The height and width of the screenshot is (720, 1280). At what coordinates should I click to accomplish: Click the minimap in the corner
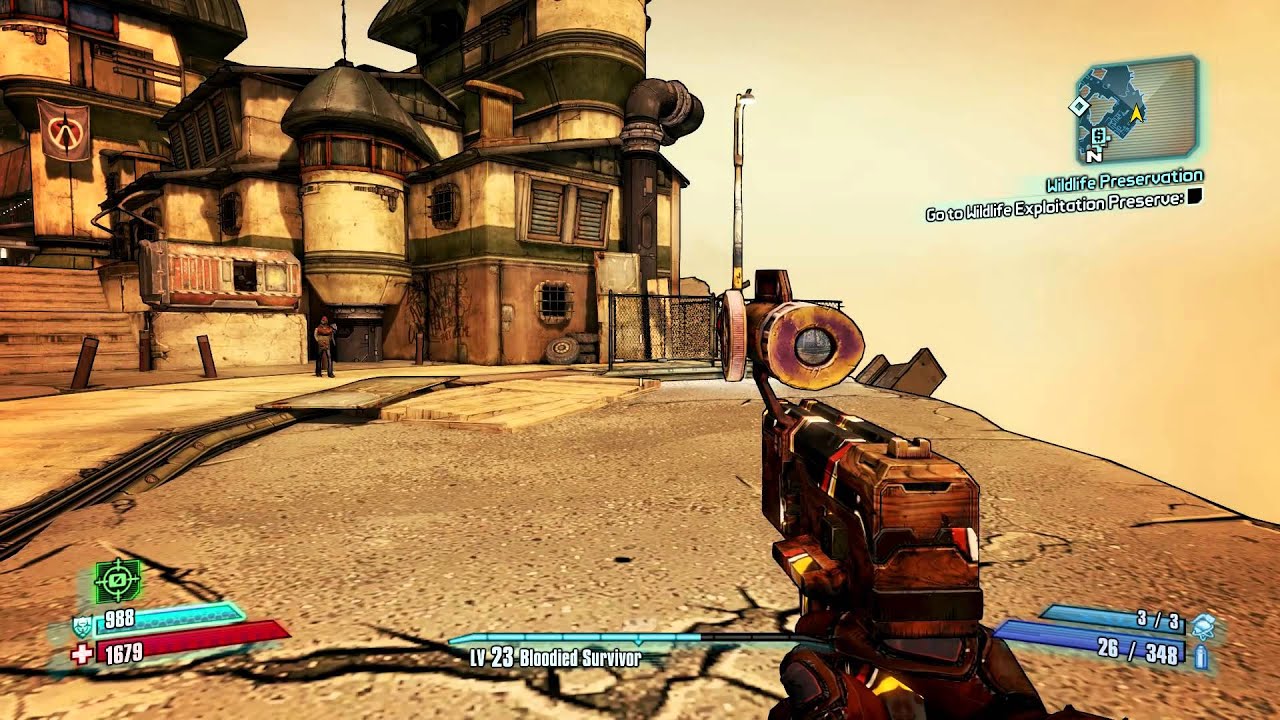click(x=1137, y=110)
